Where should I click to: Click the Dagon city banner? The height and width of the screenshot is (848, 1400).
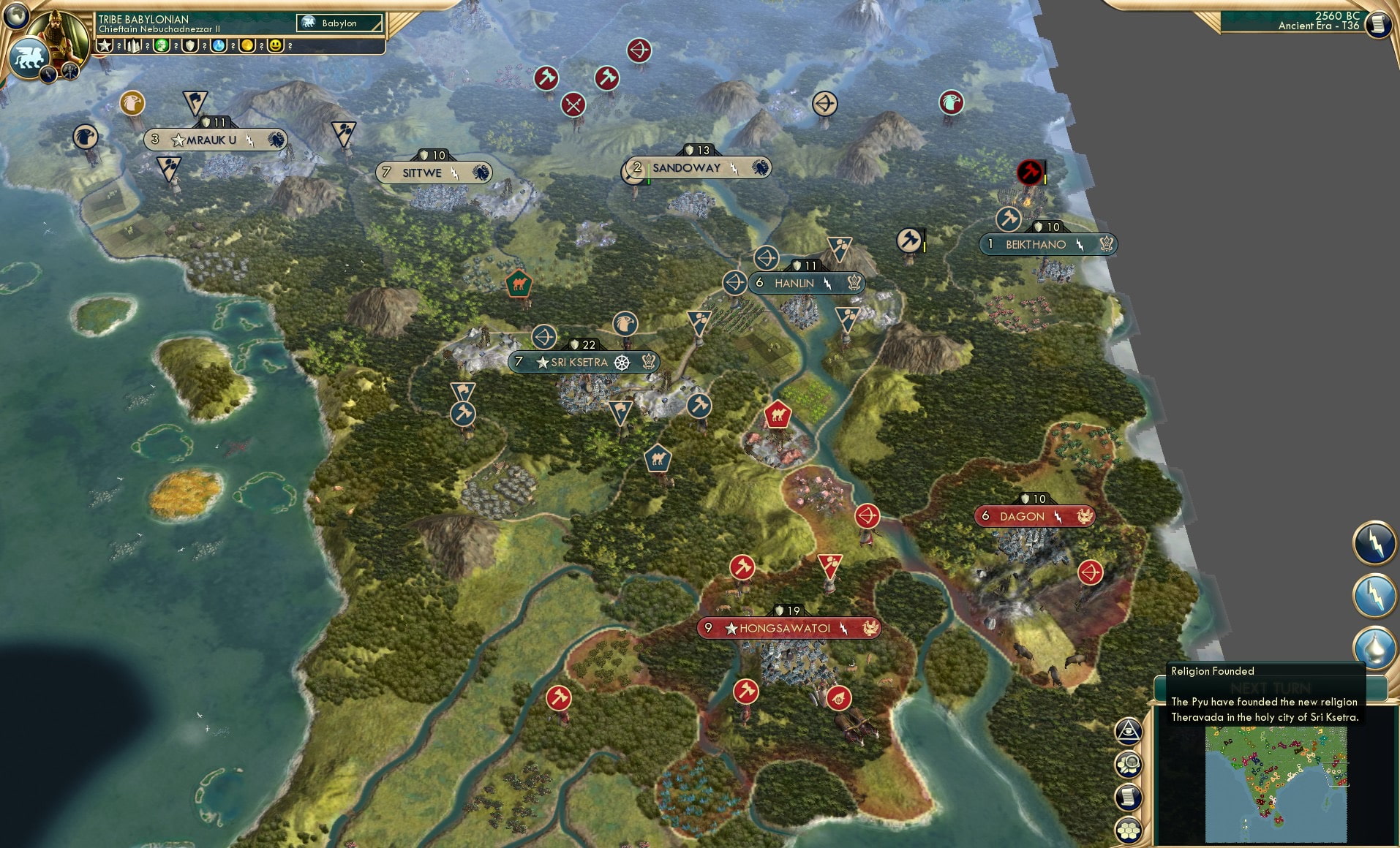point(1034,516)
